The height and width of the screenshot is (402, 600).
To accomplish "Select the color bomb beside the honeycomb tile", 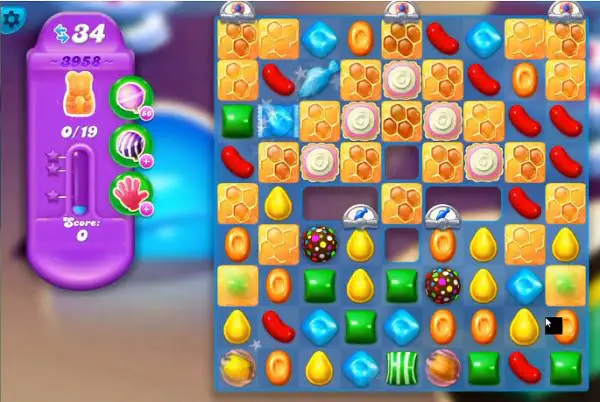I will pyautogui.click(x=320, y=243).
